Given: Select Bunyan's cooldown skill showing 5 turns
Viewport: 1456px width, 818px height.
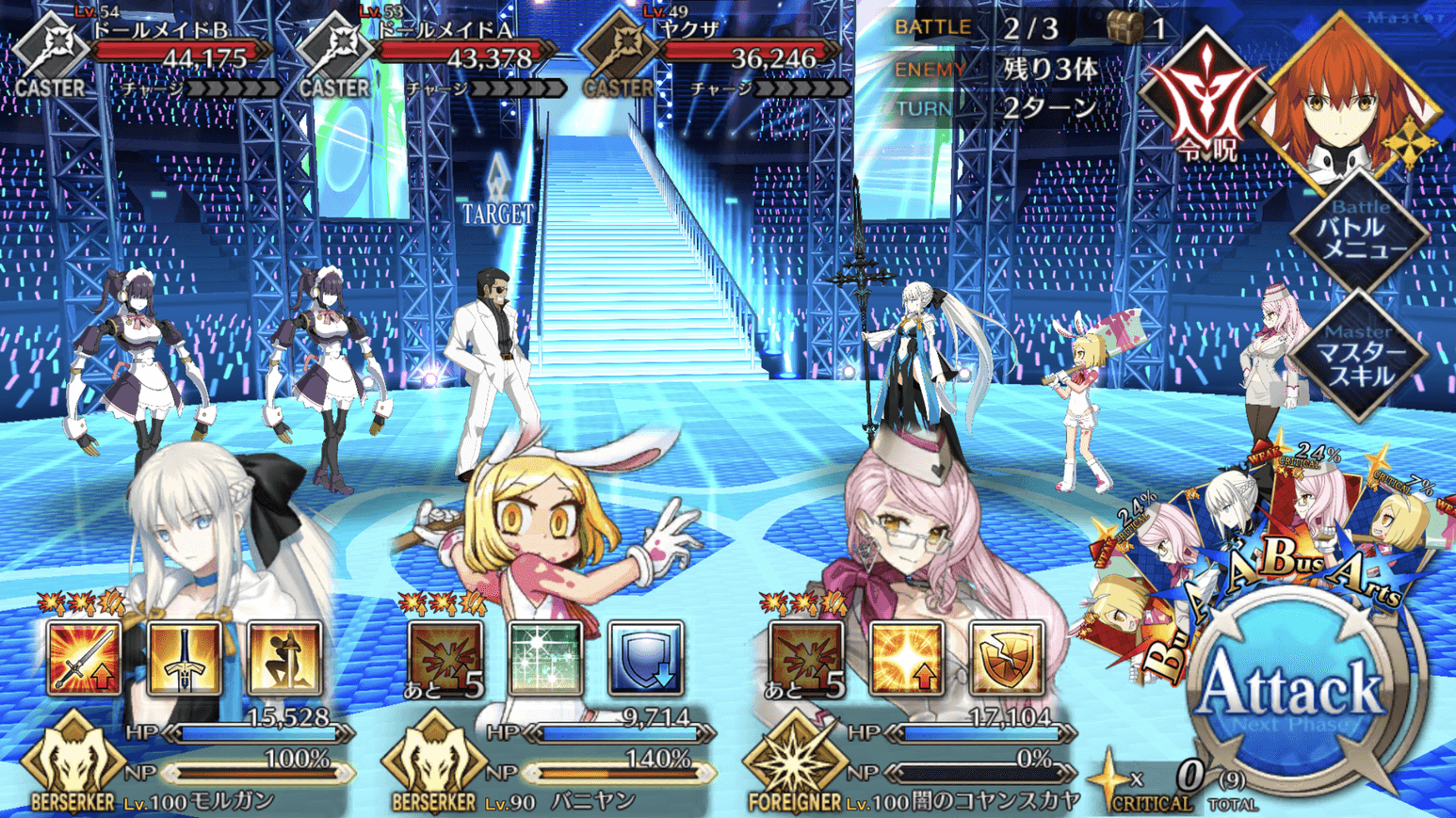Looking at the screenshot, I should [445, 658].
